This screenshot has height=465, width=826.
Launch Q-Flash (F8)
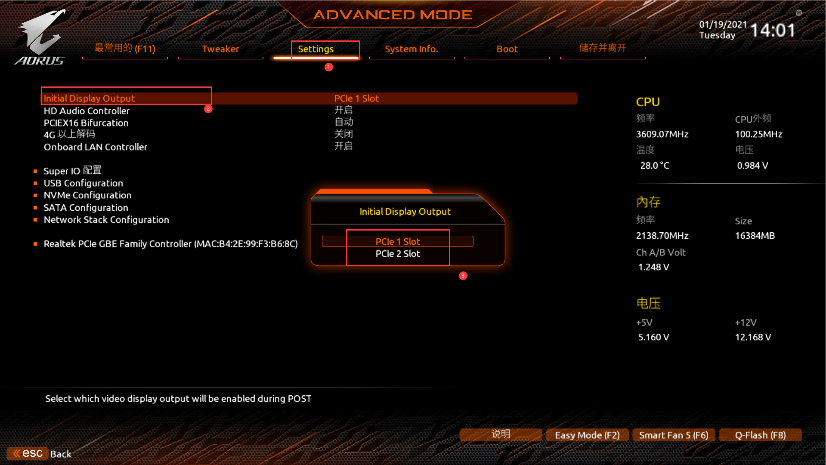(760, 435)
